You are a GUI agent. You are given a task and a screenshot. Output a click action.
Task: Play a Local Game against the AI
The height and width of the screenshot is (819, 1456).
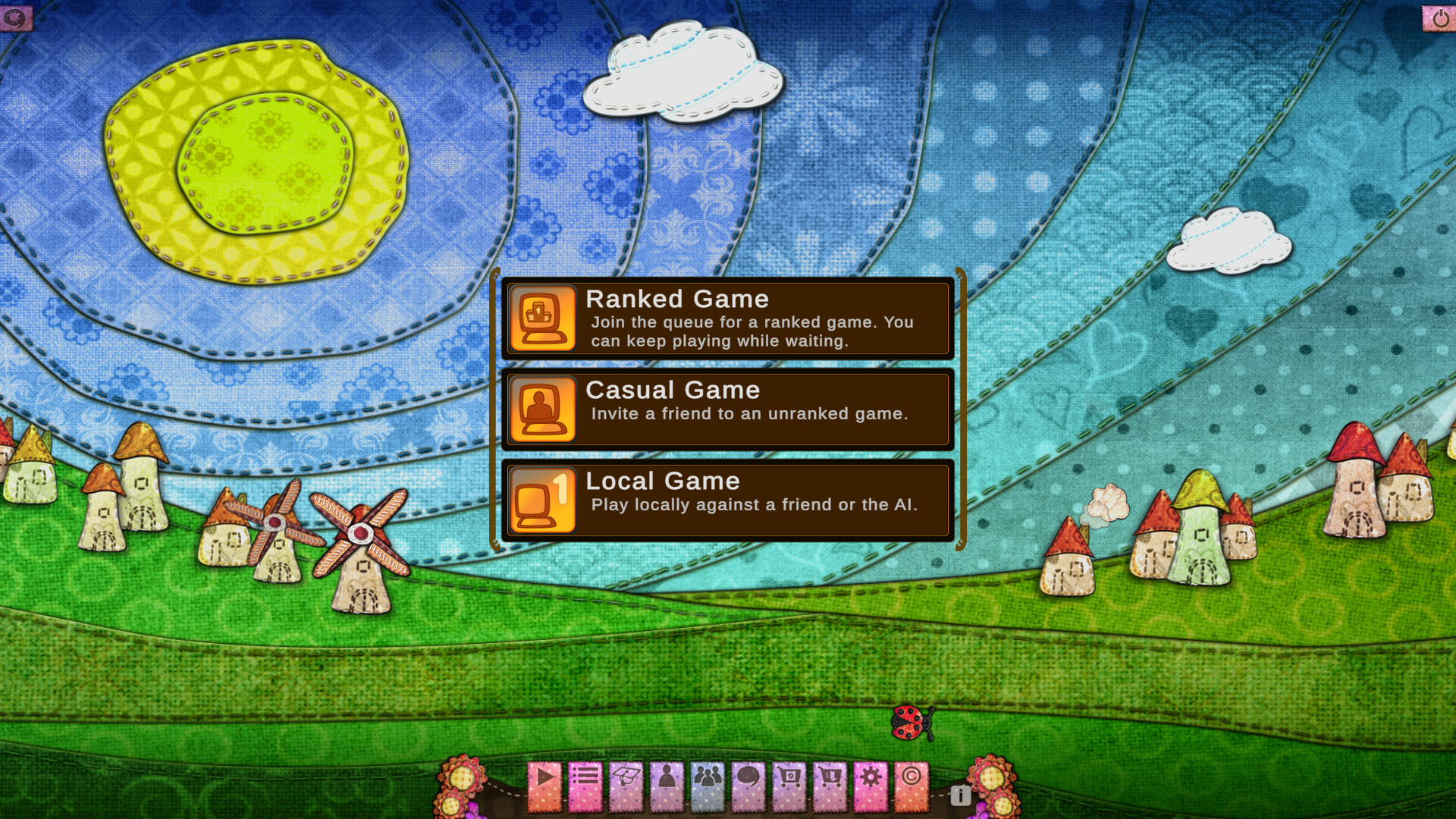(728, 500)
